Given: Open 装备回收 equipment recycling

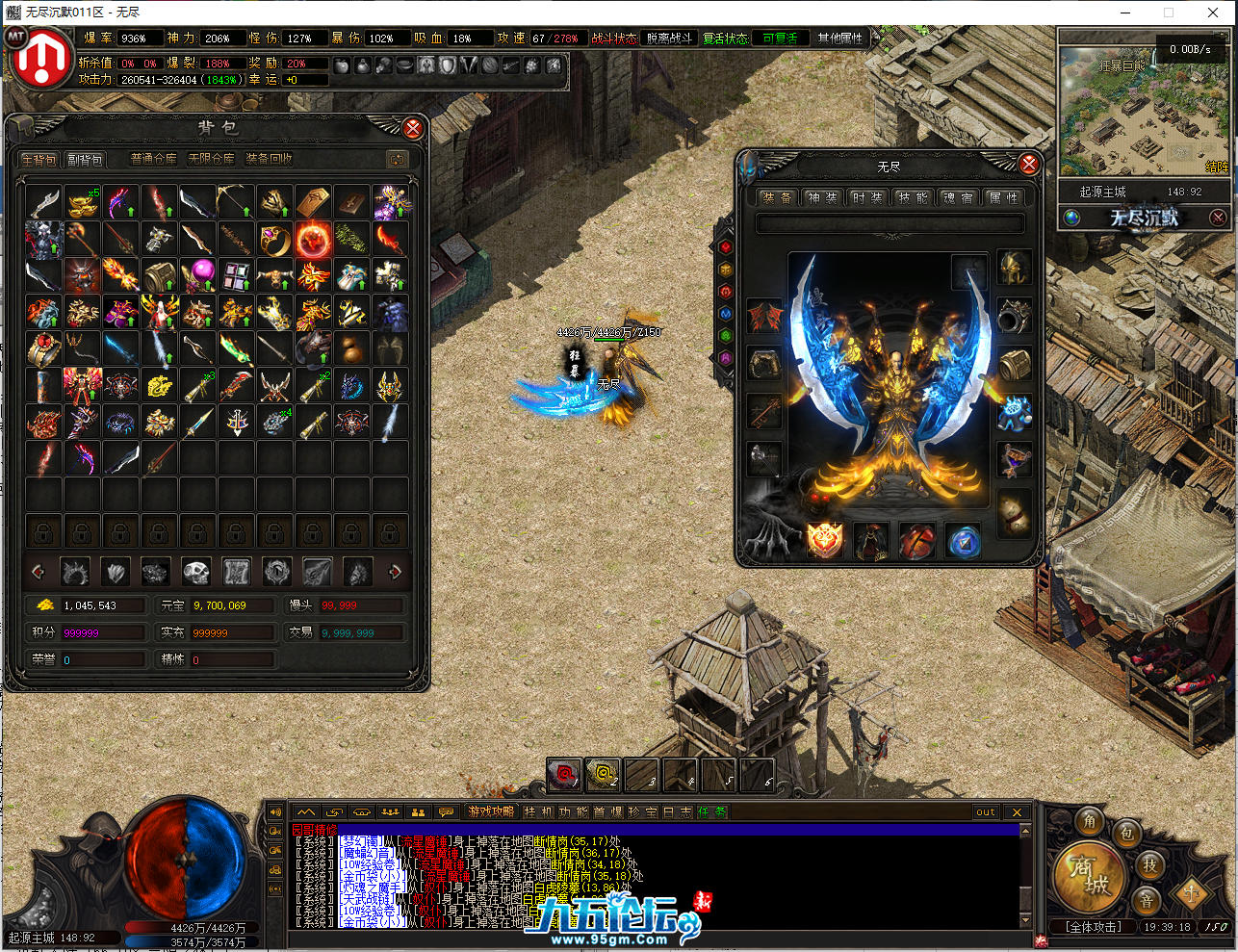Looking at the screenshot, I should tap(269, 159).
